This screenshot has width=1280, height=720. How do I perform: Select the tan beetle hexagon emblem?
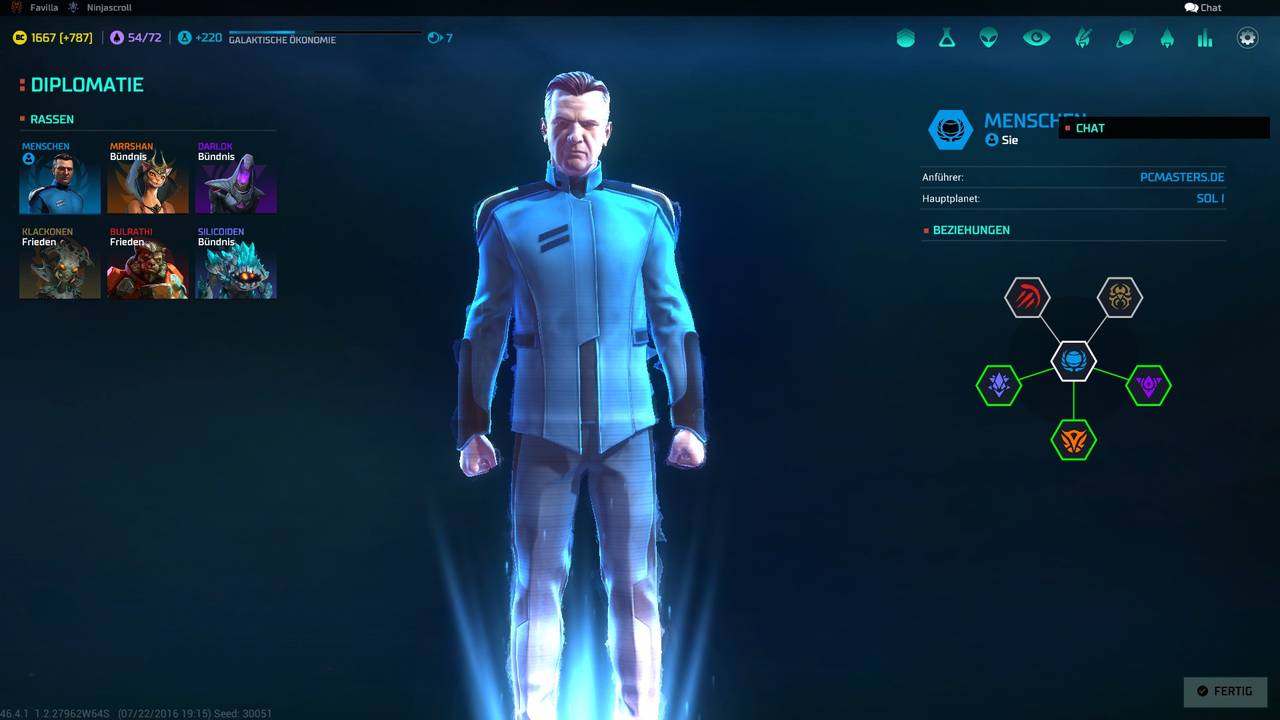[x=1119, y=297]
